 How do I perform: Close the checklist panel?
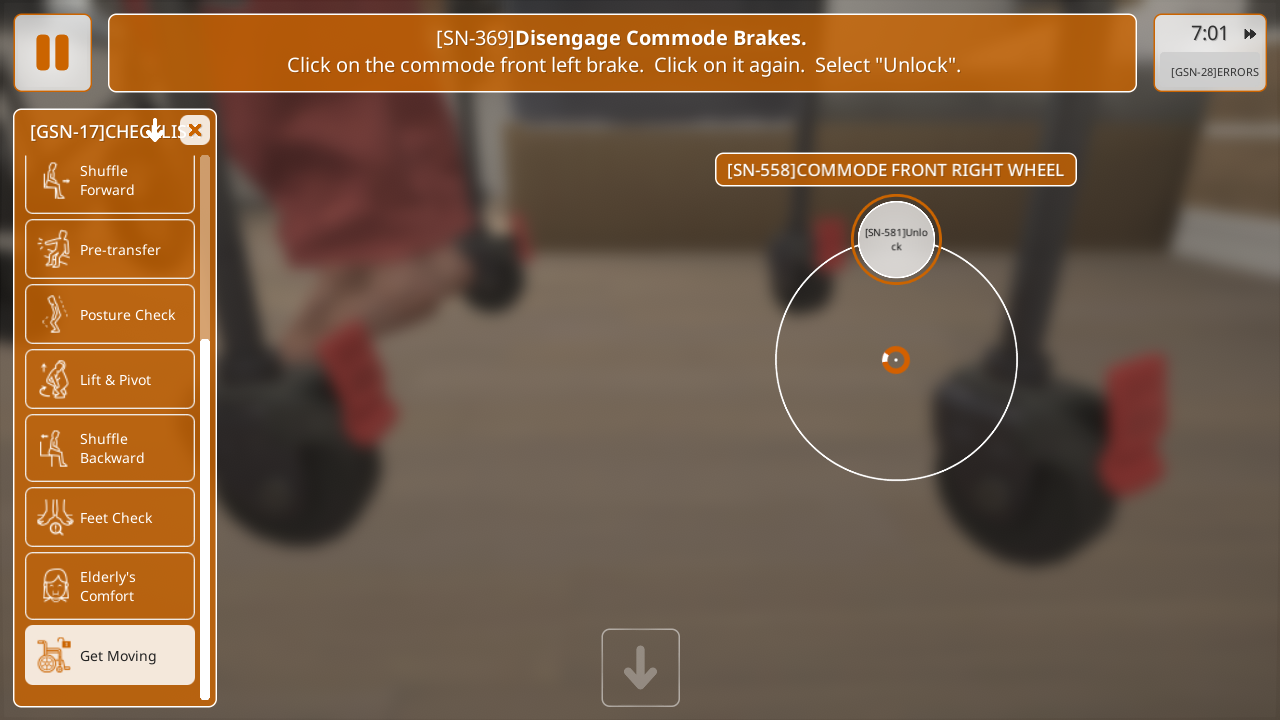[x=195, y=130]
